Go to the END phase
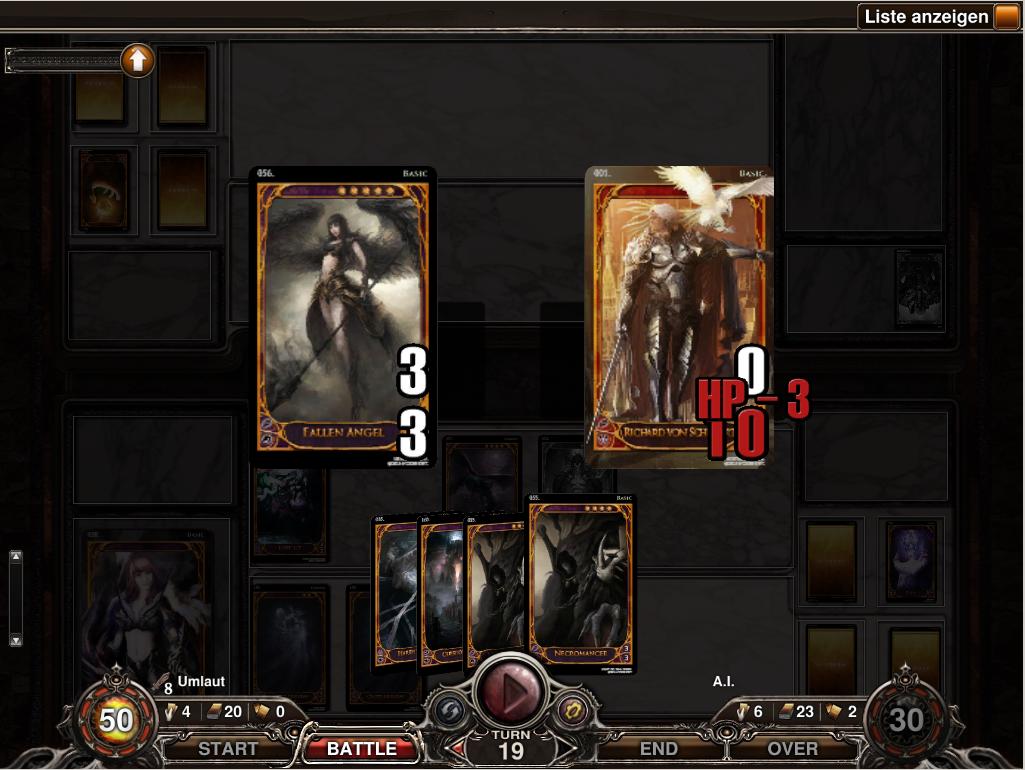The height and width of the screenshot is (770, 1025). tap(658, 748)
